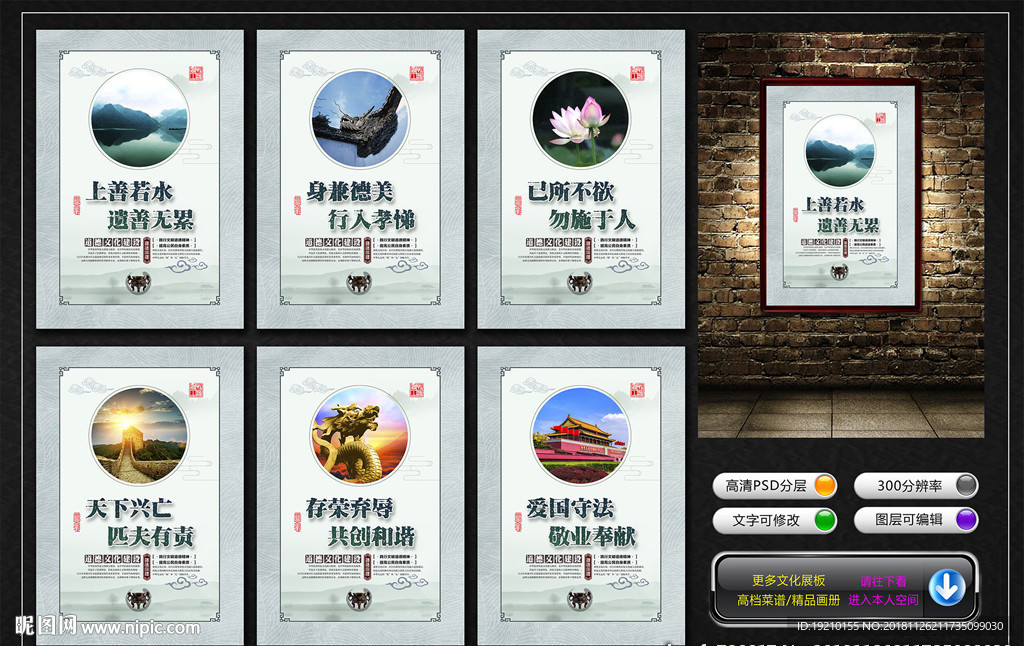Select the 上善若水 poster thumbnail
Viewport: 1024px width, 646px height.
tap(140, 180)
